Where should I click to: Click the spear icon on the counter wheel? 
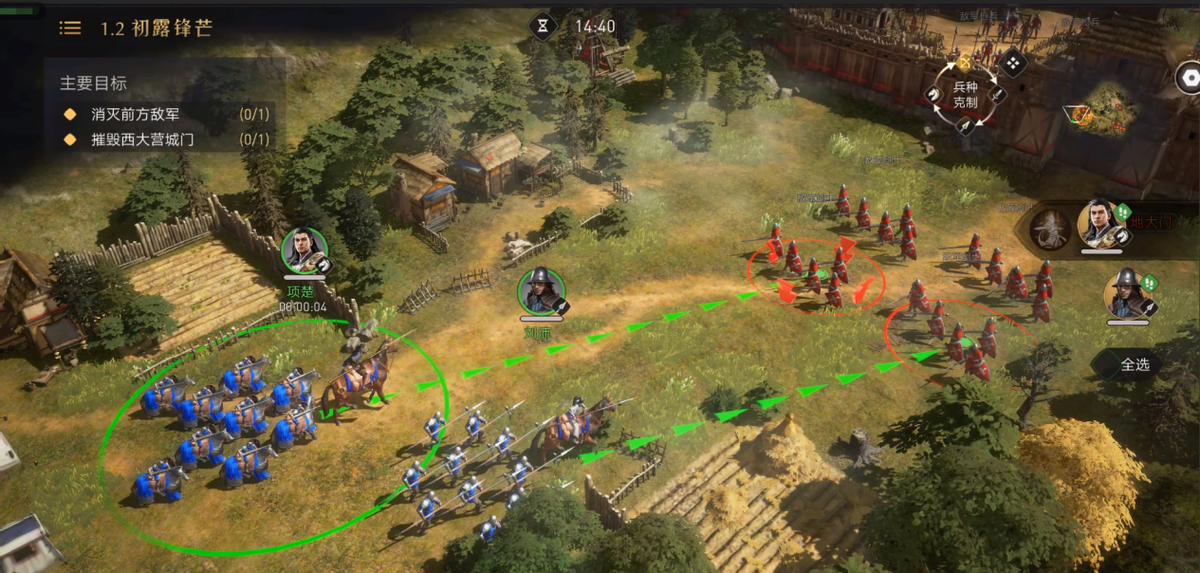point(965,126)
